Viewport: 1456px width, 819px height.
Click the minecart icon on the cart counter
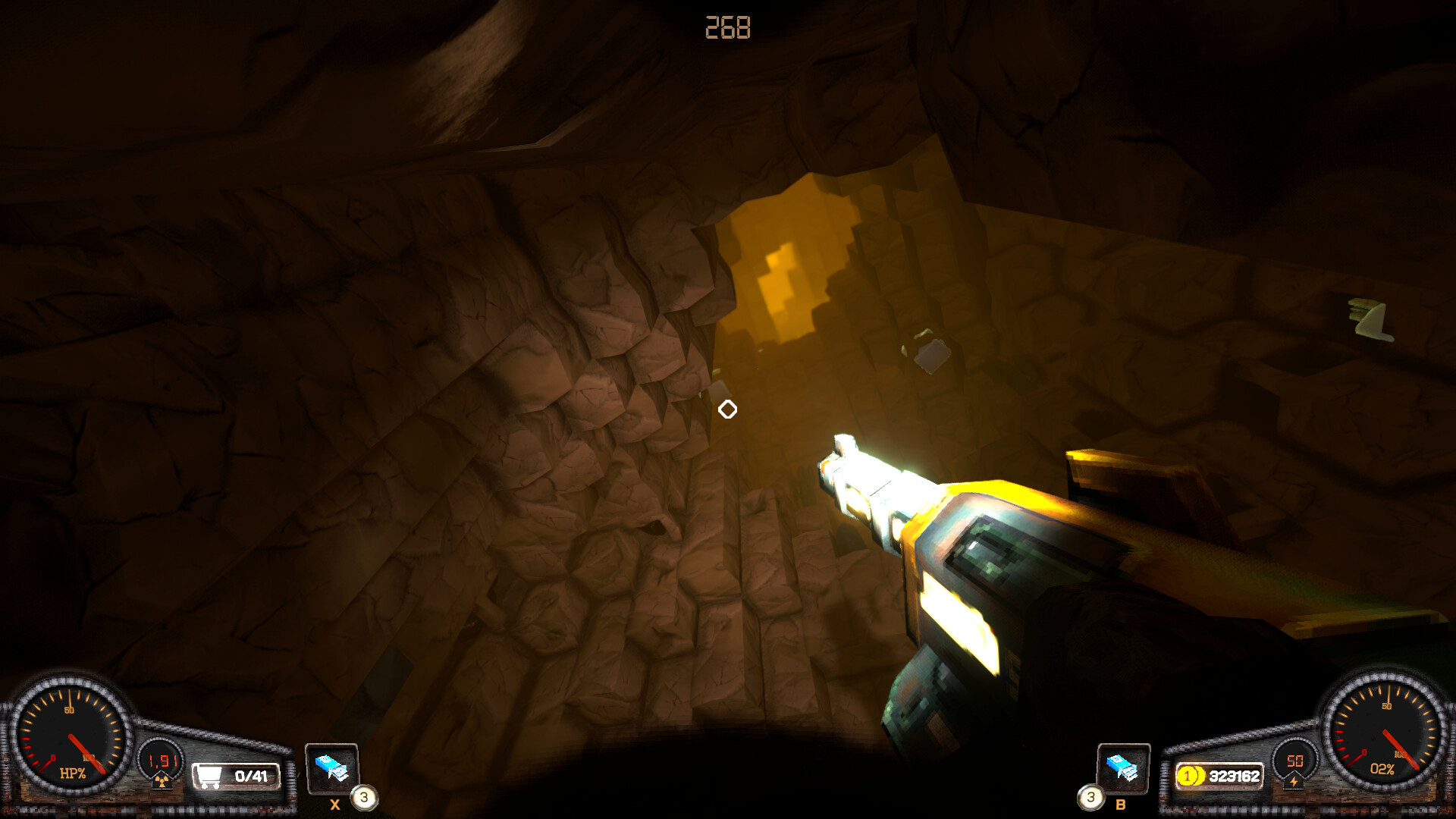click(210, 777)
